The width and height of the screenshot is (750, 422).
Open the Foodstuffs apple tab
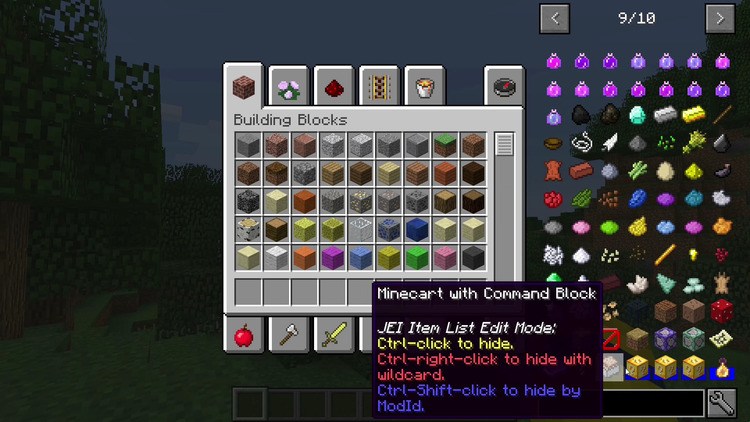point(243,334)
